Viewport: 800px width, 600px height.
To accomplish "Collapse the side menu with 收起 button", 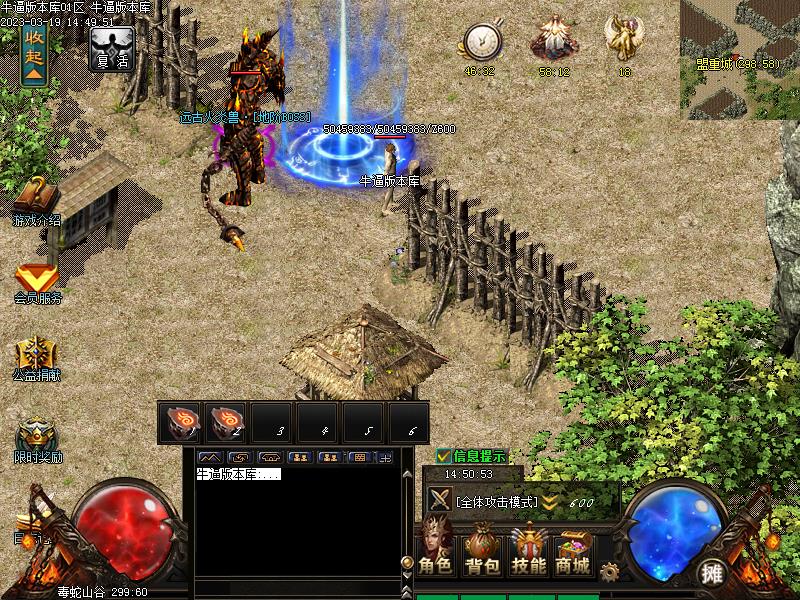I will (34, 53).
